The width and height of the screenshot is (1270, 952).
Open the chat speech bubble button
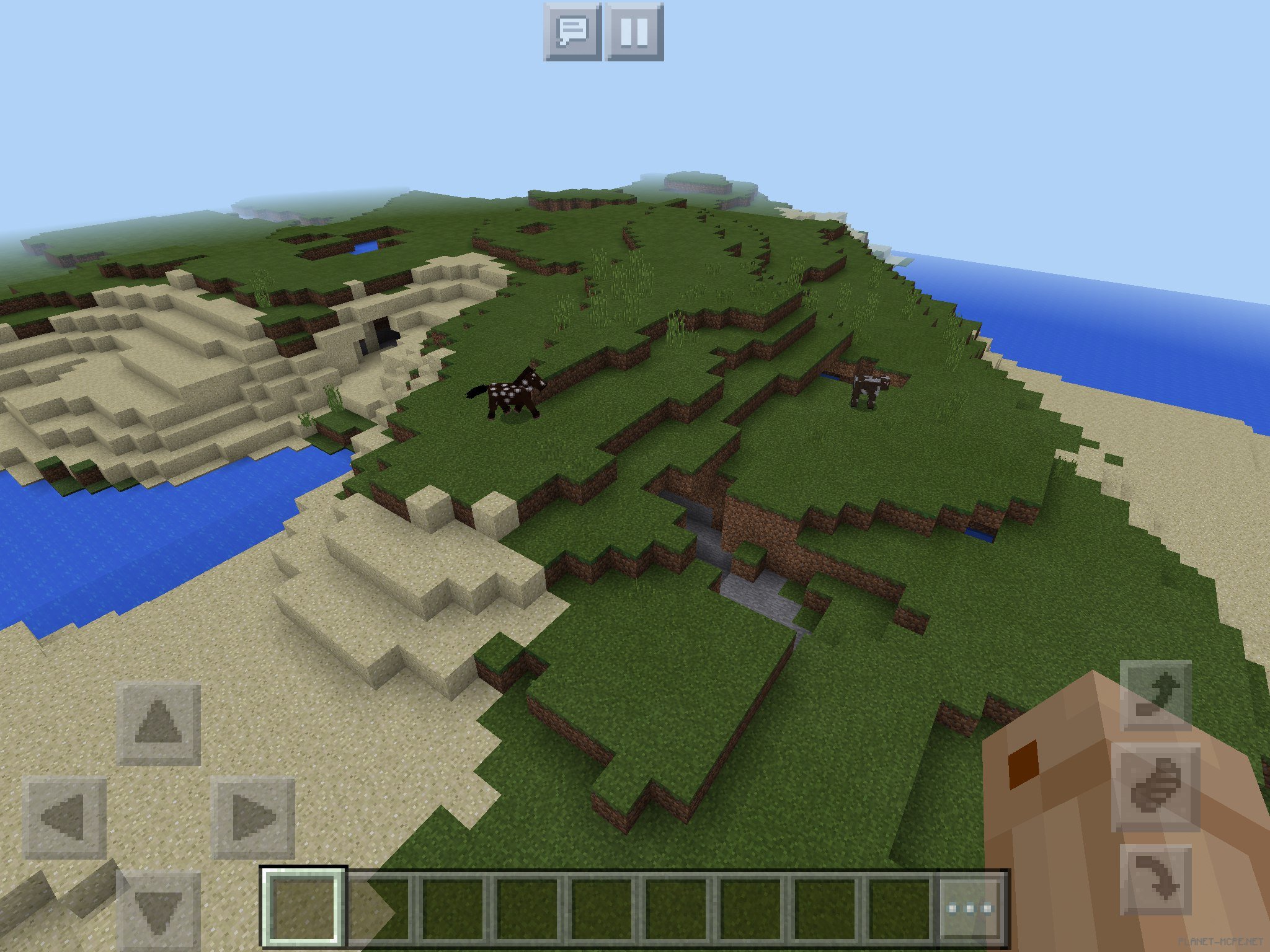(x=572, y=32)
